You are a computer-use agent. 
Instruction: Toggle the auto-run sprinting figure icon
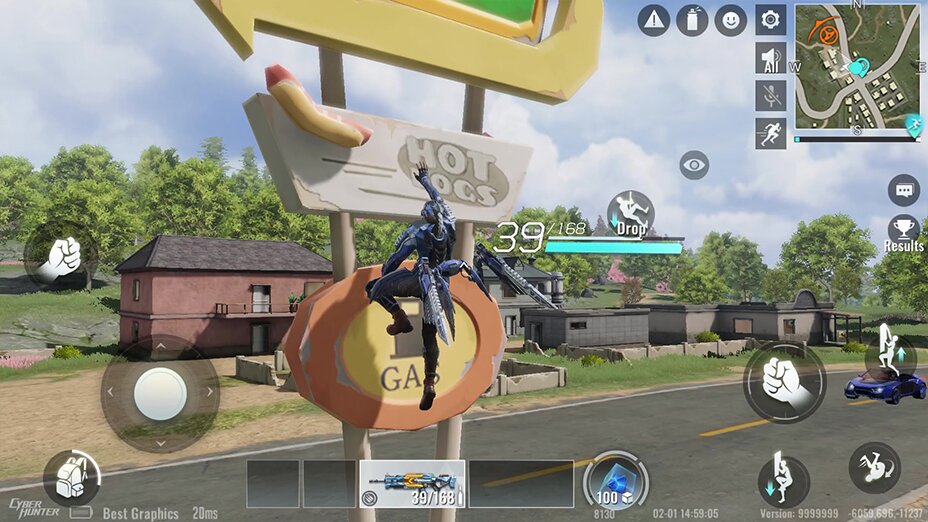click(770, 133)
